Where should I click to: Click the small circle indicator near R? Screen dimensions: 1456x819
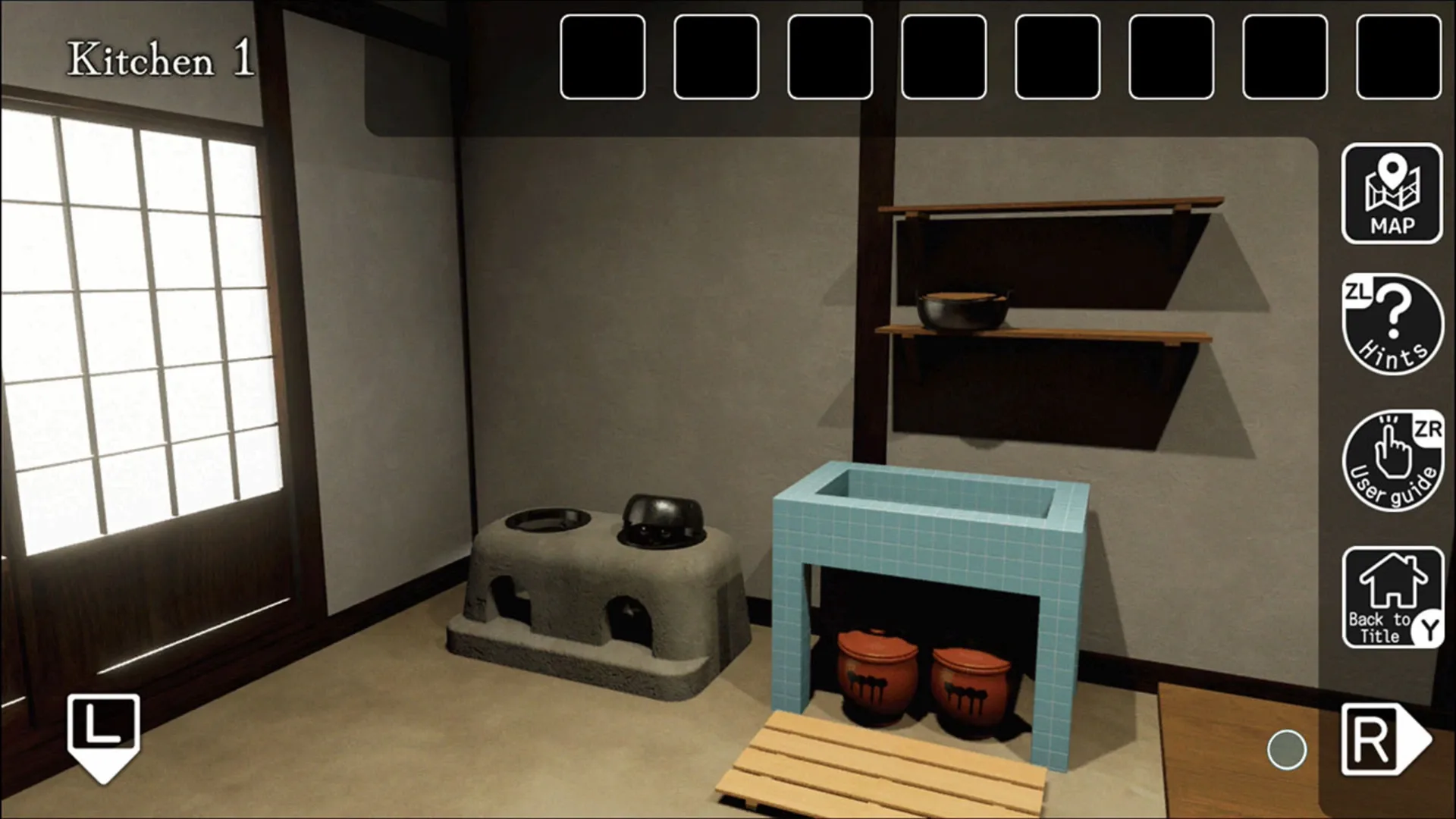(x=1288, y=750)
